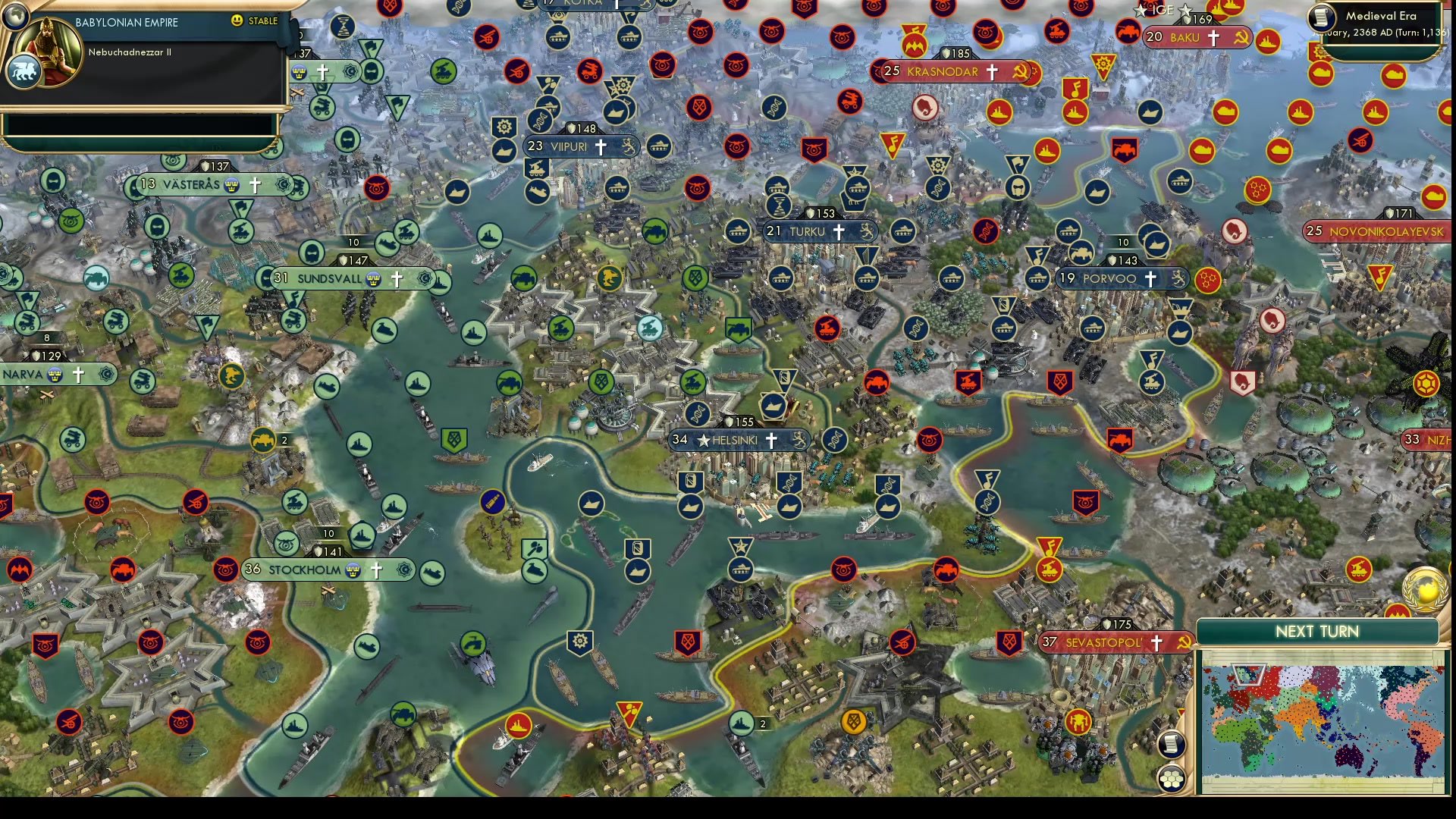Click the Next Turn button
Screen dimensions: 1456x819
(1317, 631)
